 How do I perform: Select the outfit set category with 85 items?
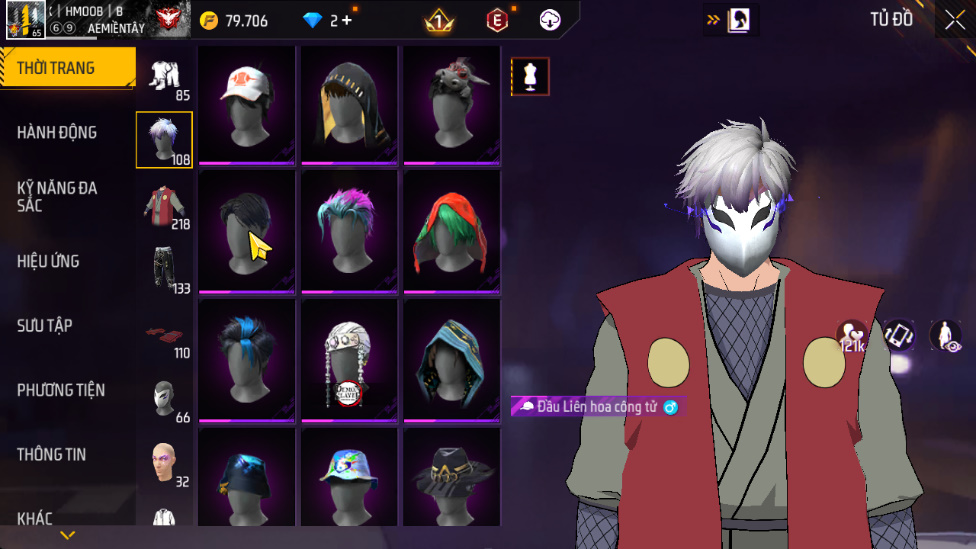click(165, 78)
